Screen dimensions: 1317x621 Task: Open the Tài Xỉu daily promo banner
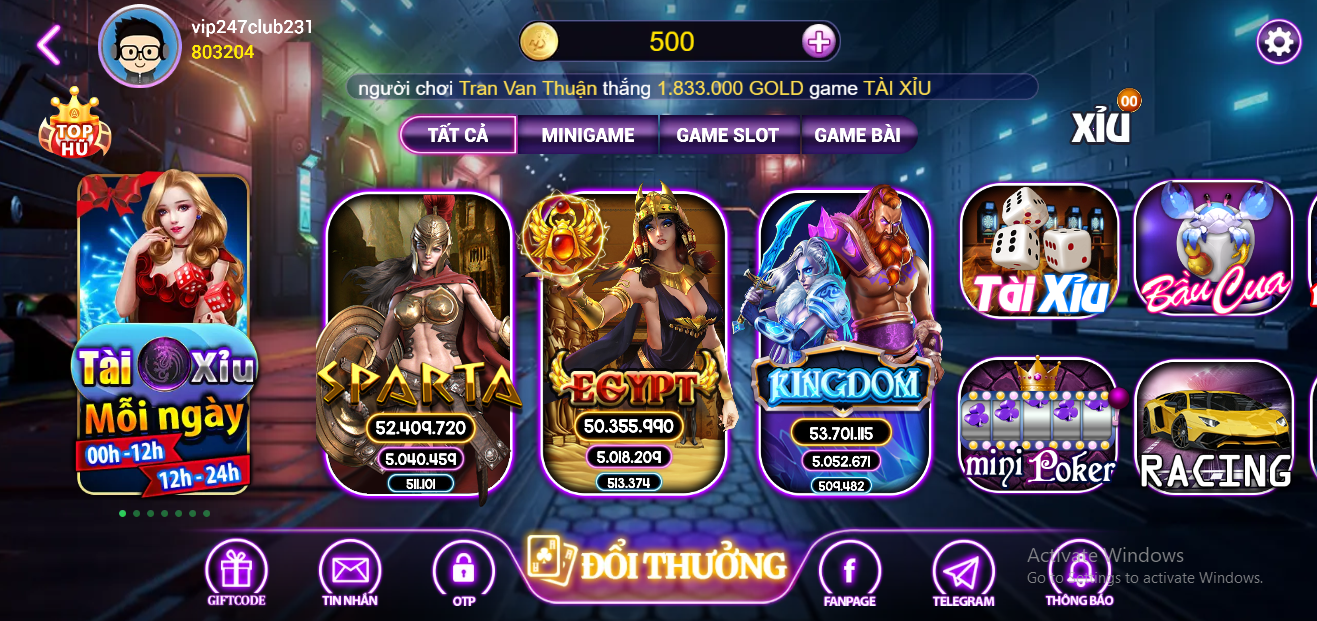coord(163,335)
